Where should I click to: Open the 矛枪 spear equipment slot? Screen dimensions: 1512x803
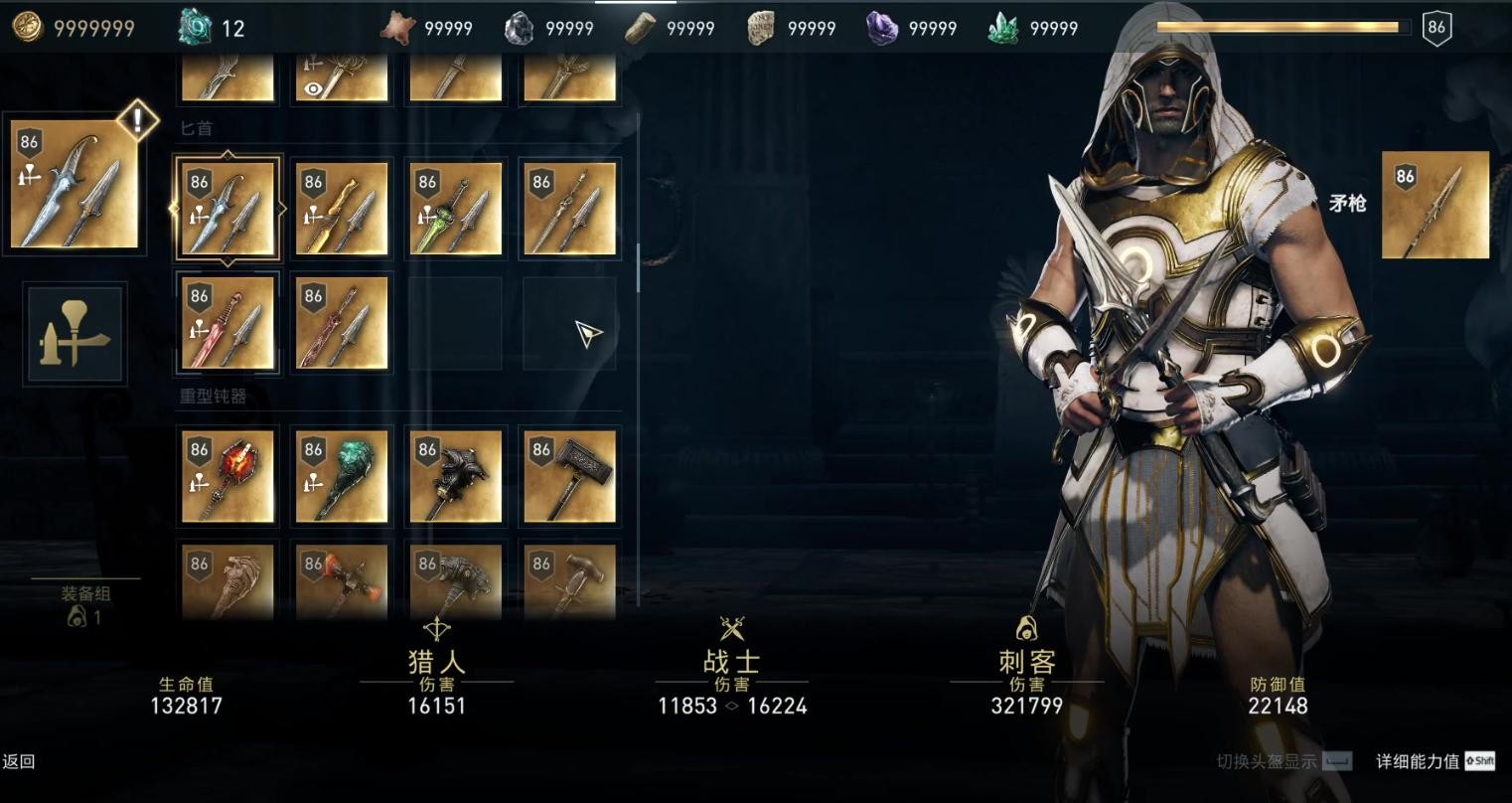[1435, 205]
